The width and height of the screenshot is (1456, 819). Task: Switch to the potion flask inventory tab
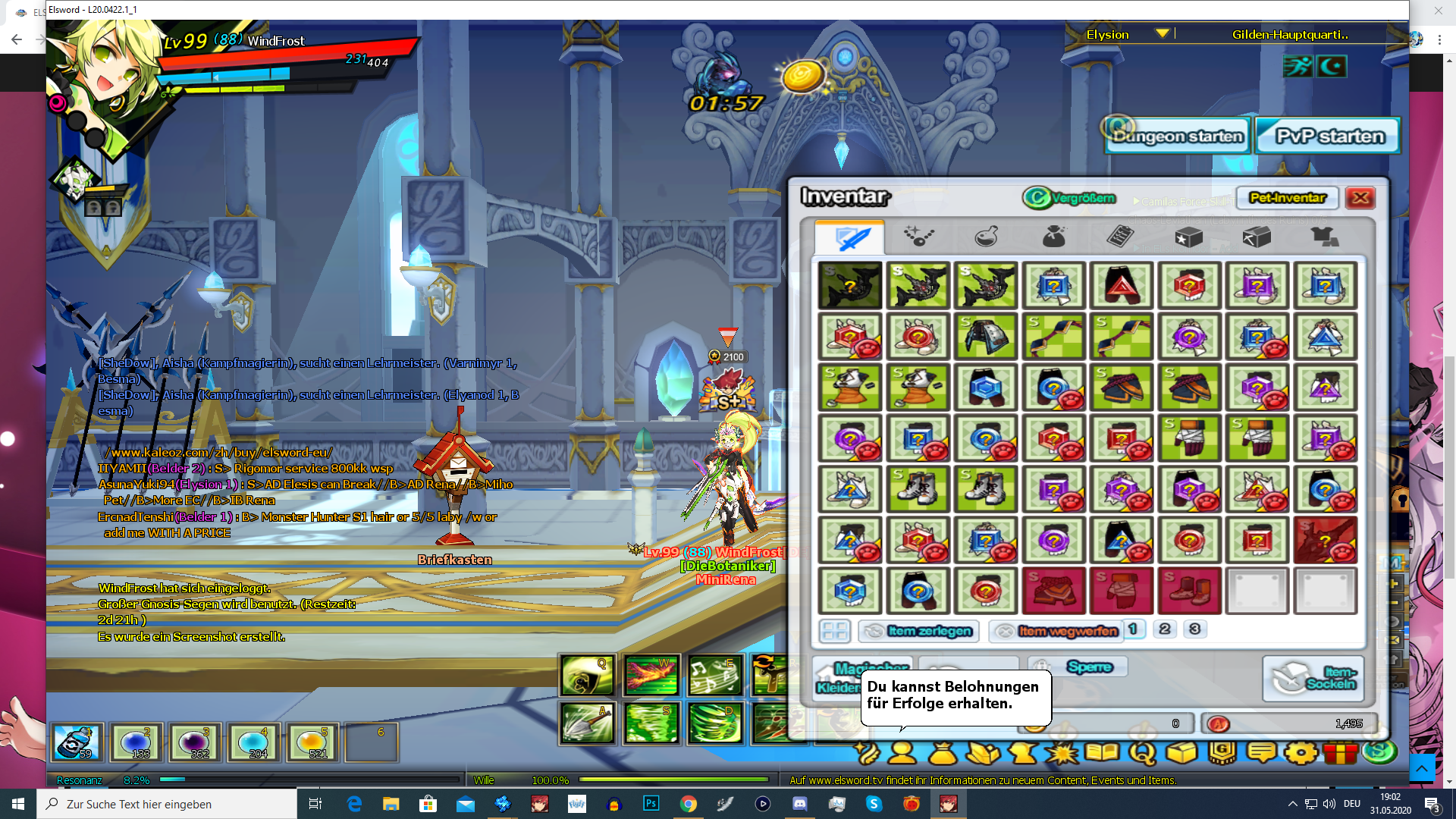click(x=986, y=237)
